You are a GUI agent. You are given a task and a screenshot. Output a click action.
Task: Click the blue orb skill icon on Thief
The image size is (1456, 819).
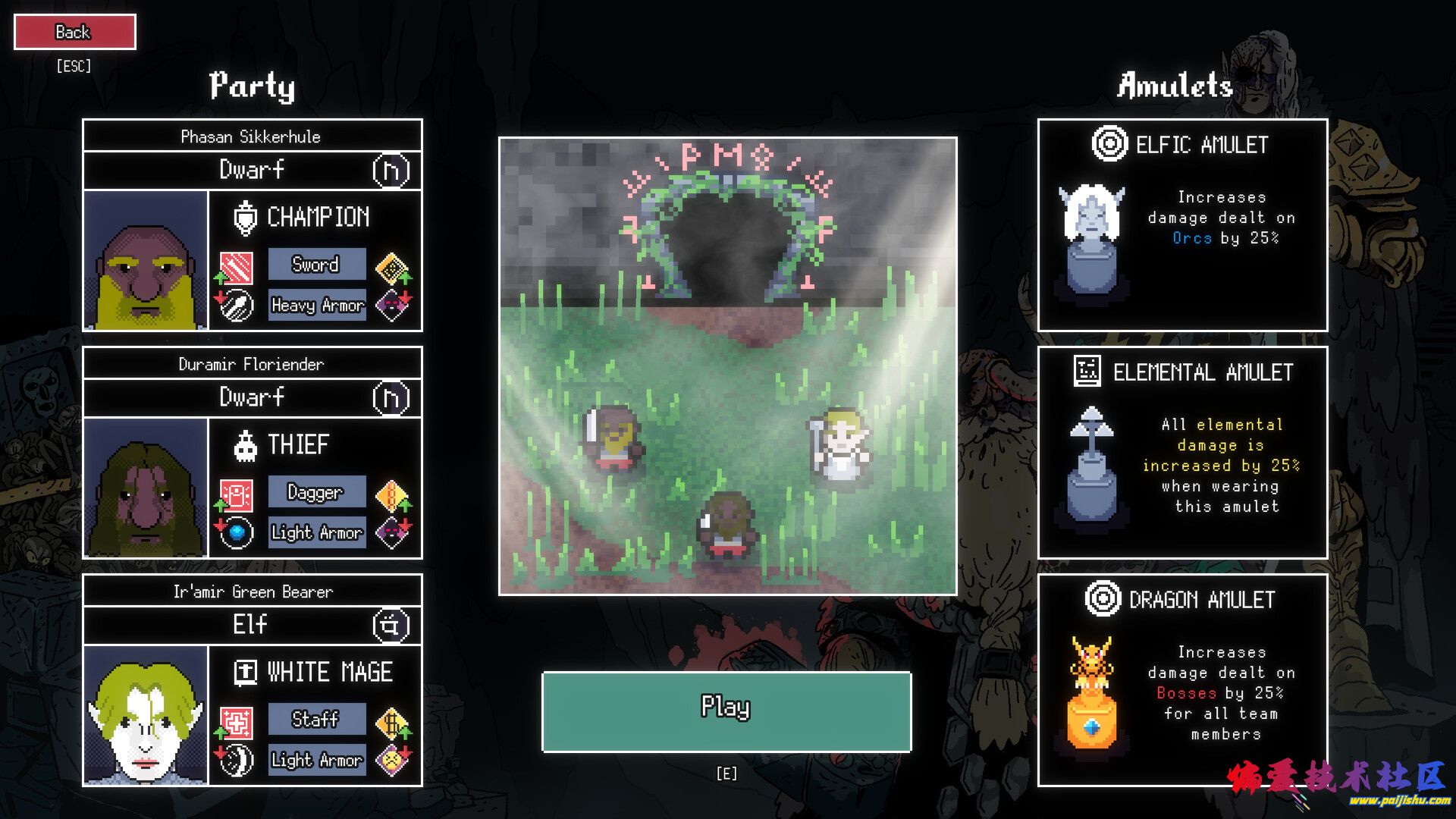pyautogui.click(x=237, y=532)
